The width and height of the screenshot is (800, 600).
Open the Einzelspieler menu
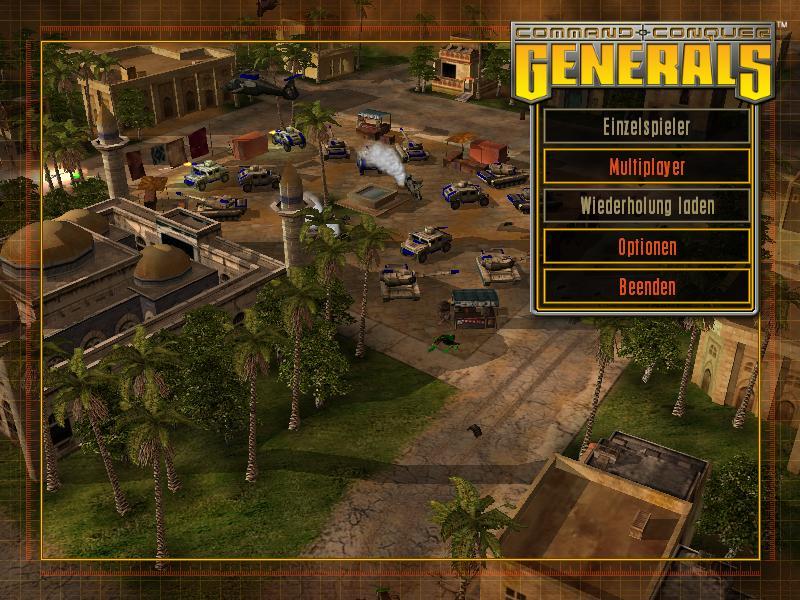(x=646, y=127)
